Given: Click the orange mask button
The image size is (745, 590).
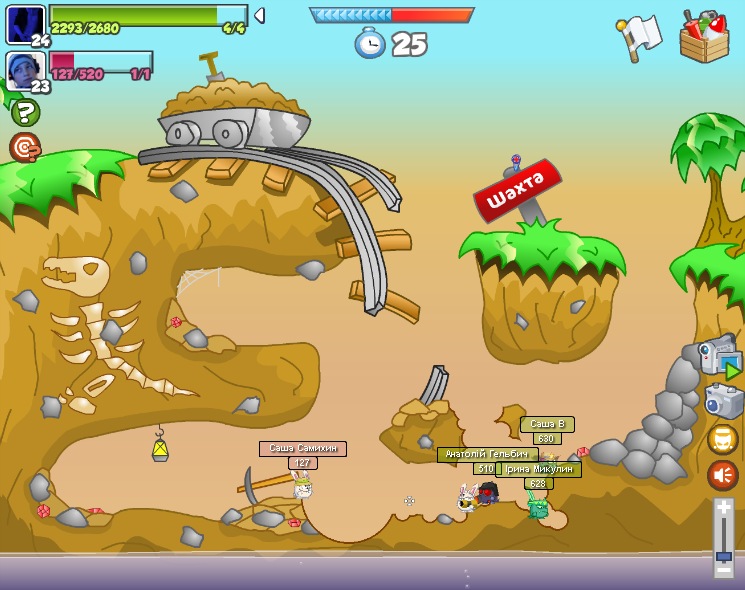Looking at the screenshot, I should point(723,439).
